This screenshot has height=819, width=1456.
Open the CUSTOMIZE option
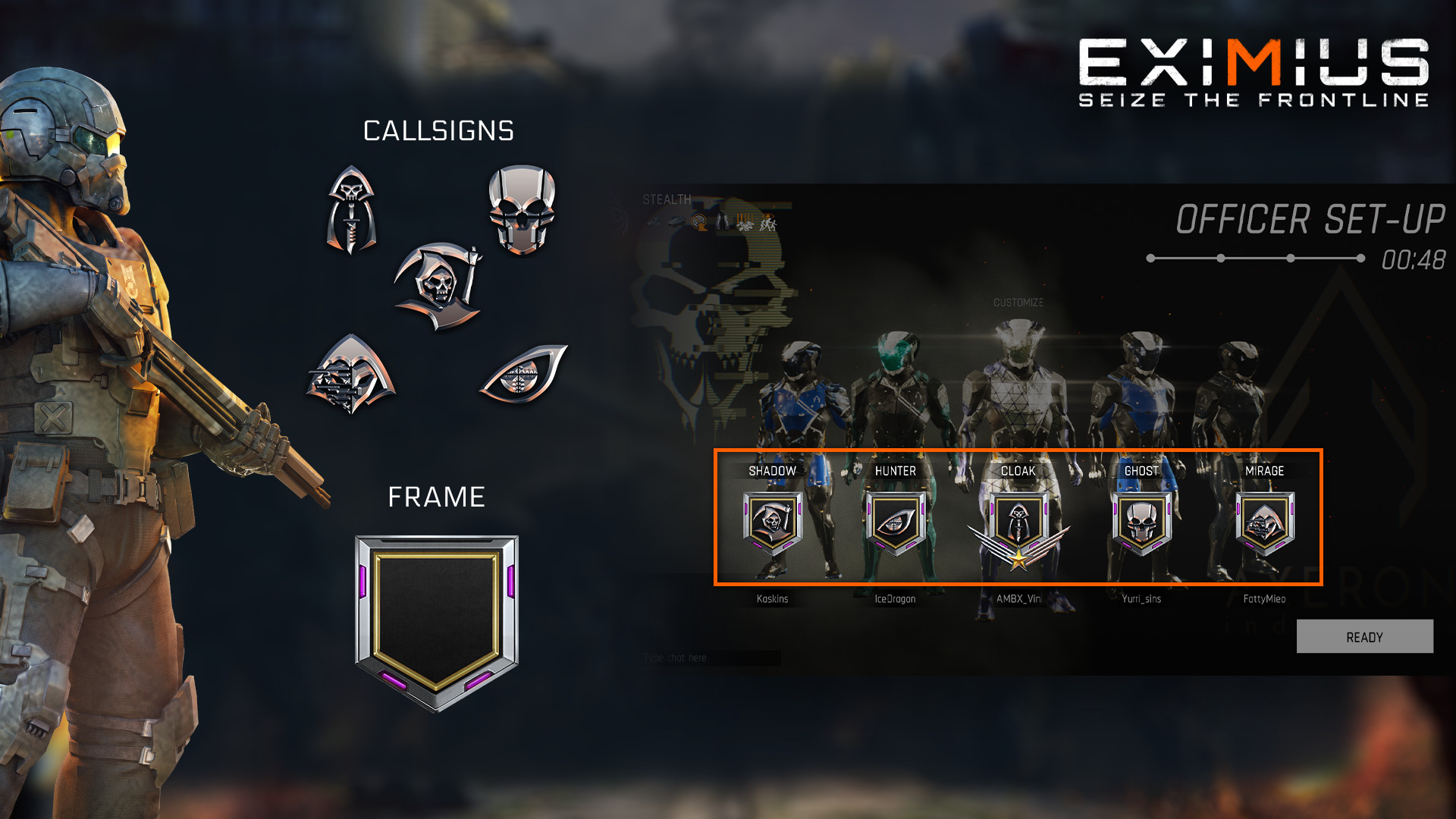tap(1019, 301)
